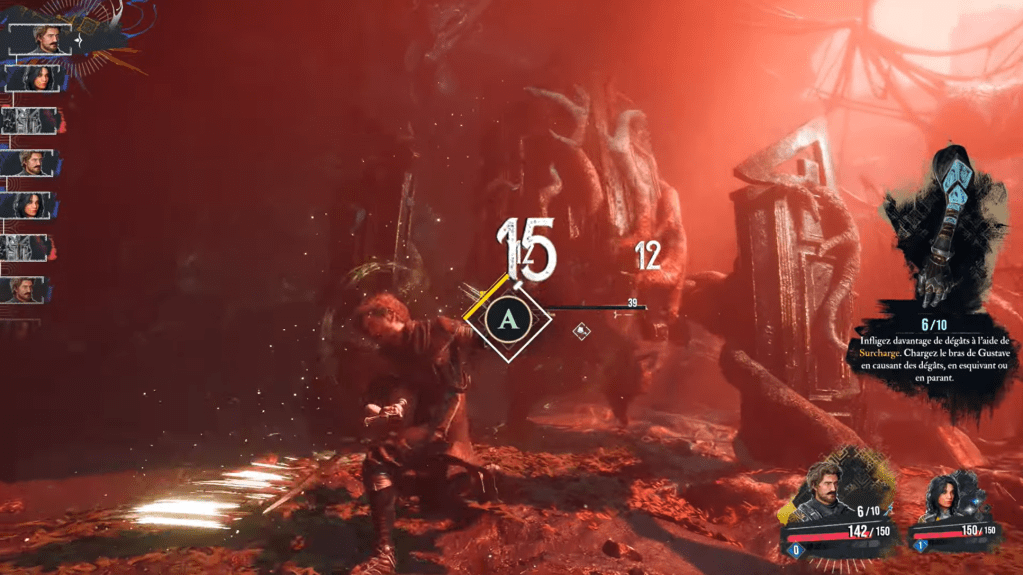Image resolution: width=1023 pixels, height=575 pixels.
Task: Select the highlighted current-turn portrait in turn order
Action: pos(40,39)
